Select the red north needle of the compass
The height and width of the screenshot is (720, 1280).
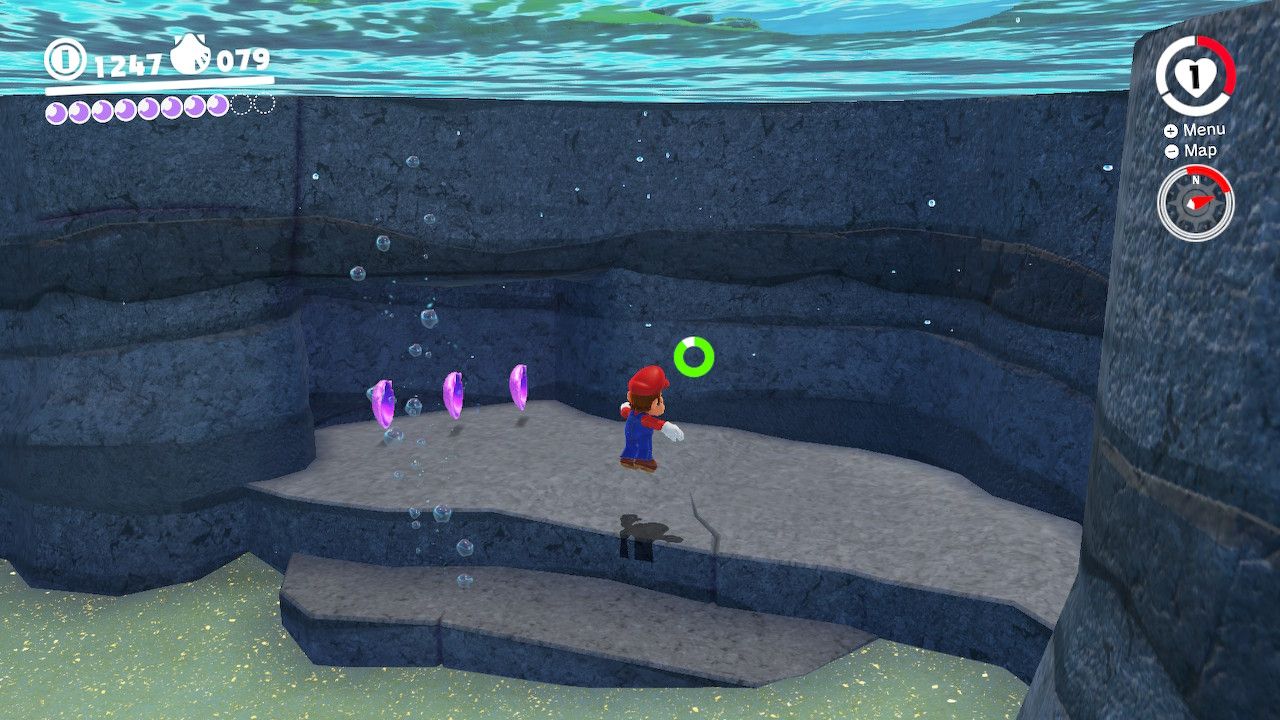tap(1203, 201)
